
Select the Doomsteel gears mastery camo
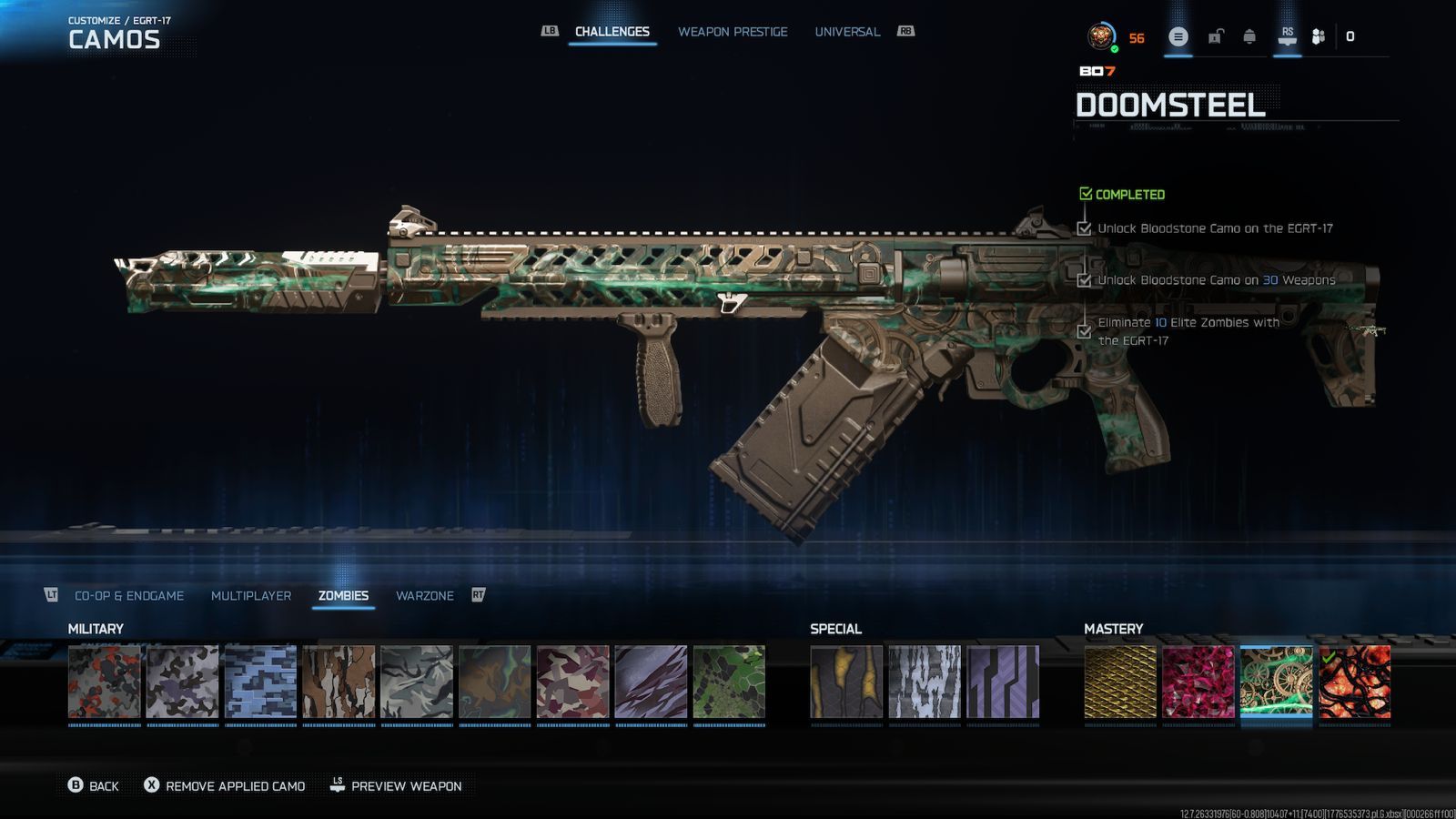tap(1276, 682)
